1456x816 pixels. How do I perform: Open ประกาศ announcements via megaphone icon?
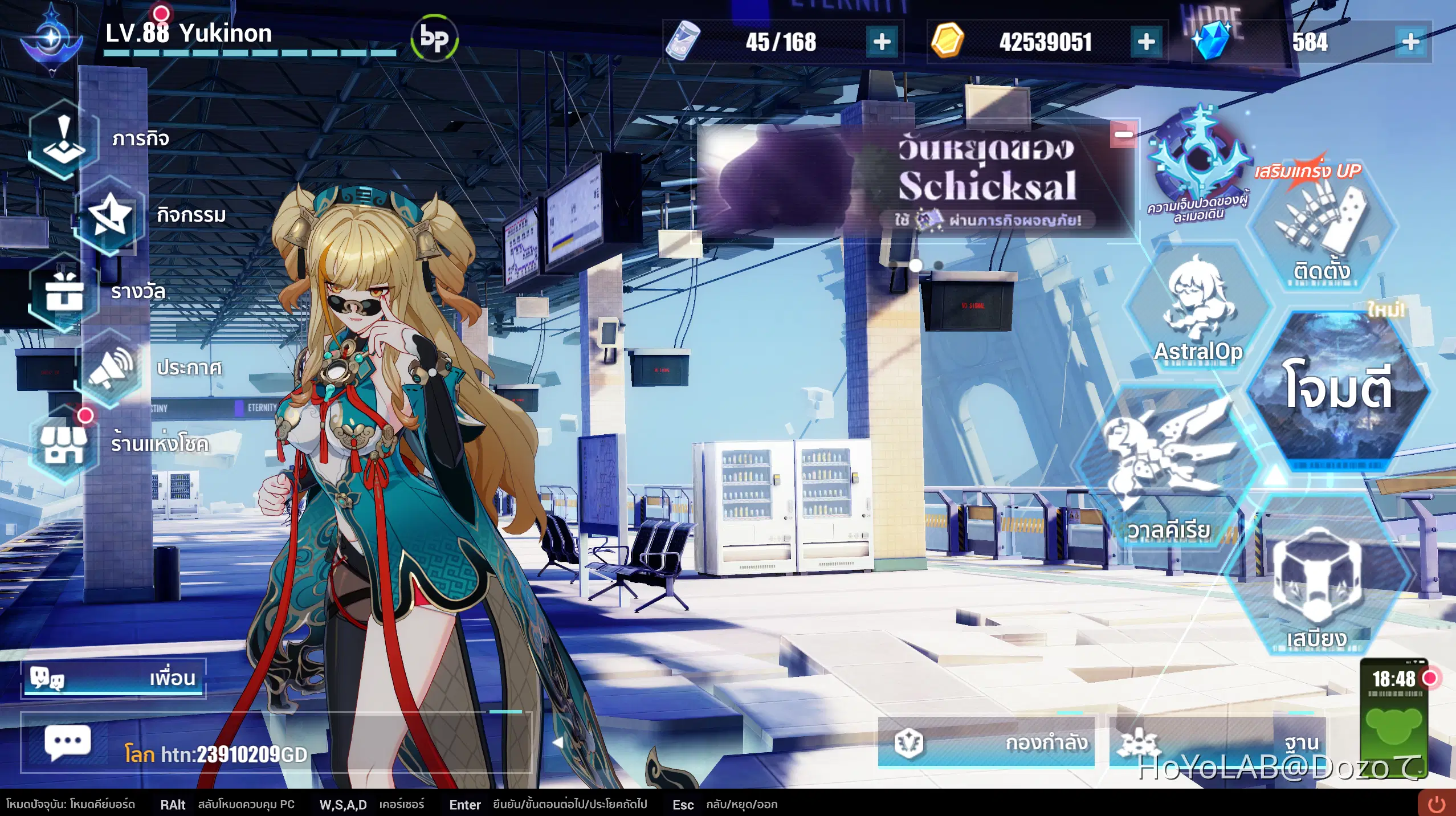[x=112, y=368]
